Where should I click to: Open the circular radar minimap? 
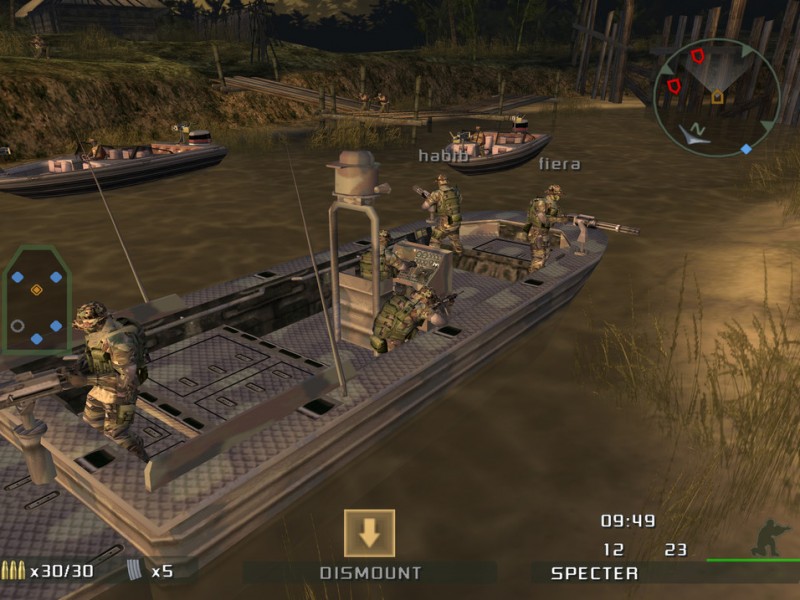point(716,98)
